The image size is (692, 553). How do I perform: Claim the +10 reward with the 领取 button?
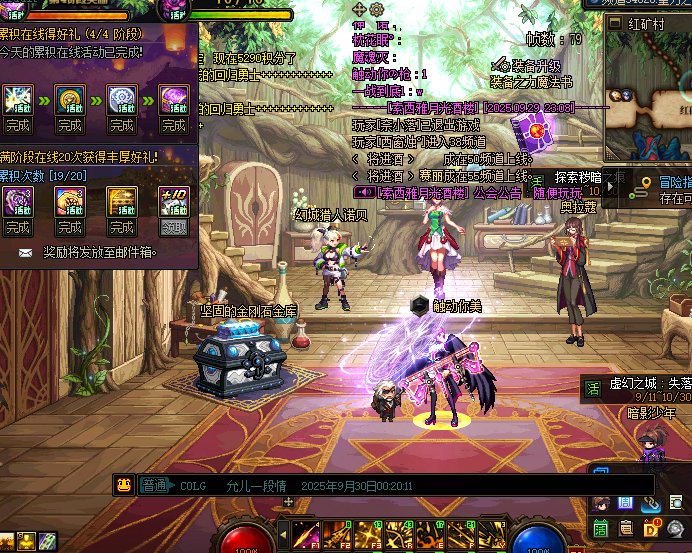(x=174, y=227)
